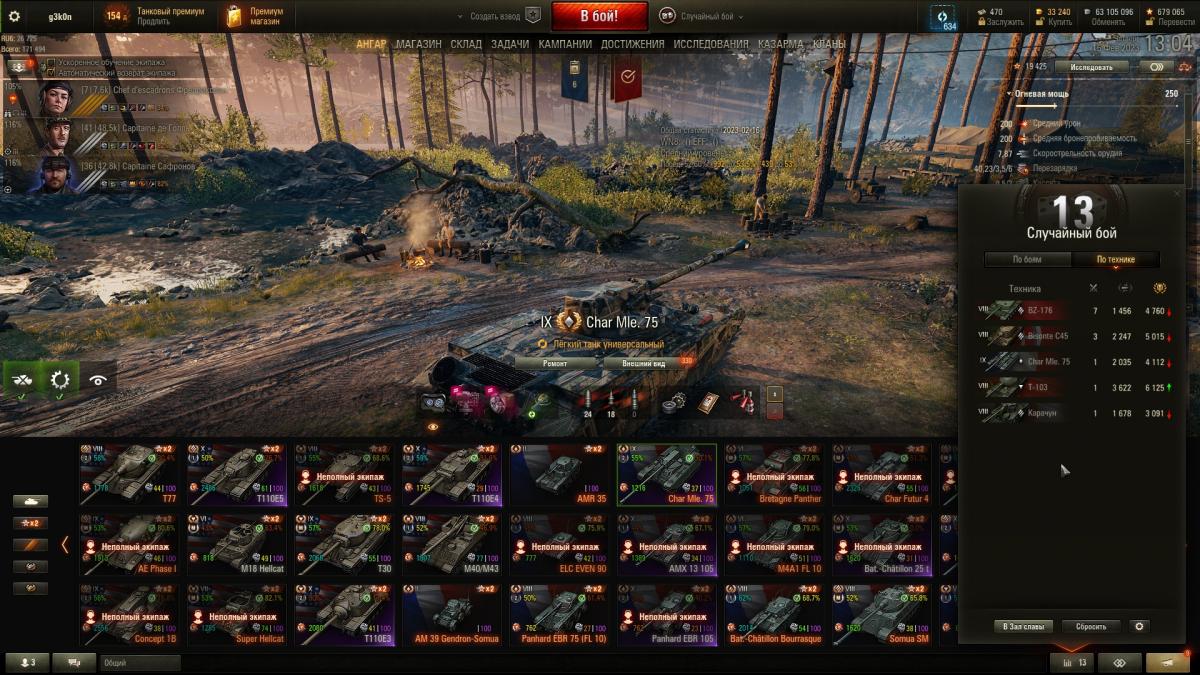1200x675 pixels.
Task: Open the КАЗАРМА tab
Action: (x=780, y=44)
